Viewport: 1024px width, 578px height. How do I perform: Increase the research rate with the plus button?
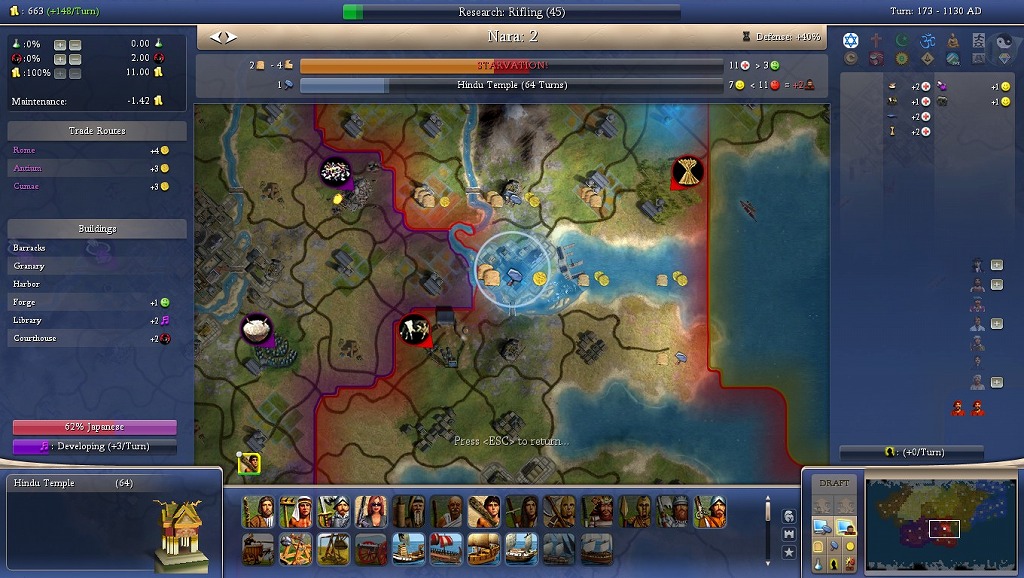pyautogui.click(x=60, y=45)
